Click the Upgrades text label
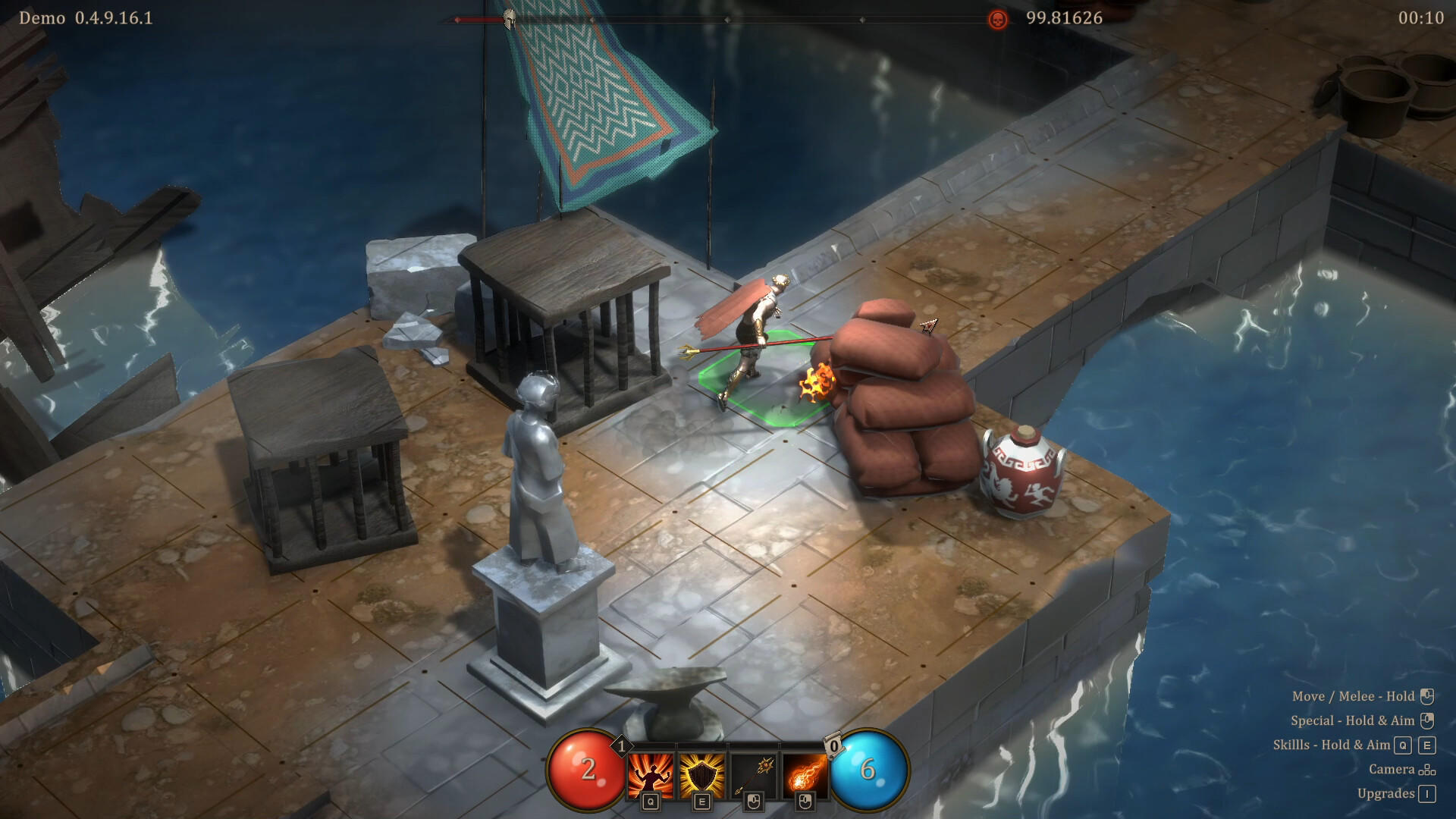Viewport: 1456px width, 819px height. pyautogui.click(x=1386, y=793)
